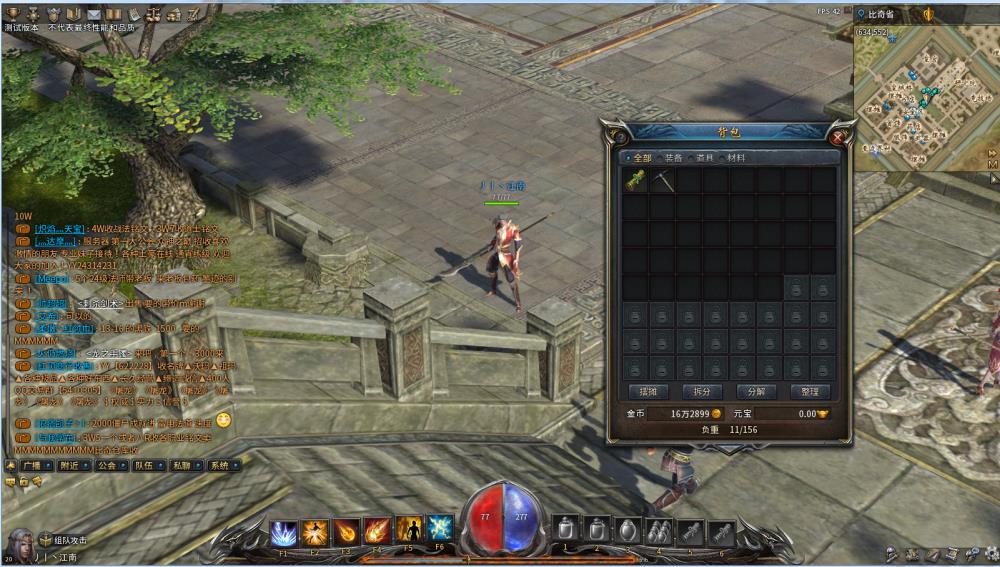Activate the F1 blue burst skill
The width and height of the screenshot is (1000, 567).
pos(284,532)
